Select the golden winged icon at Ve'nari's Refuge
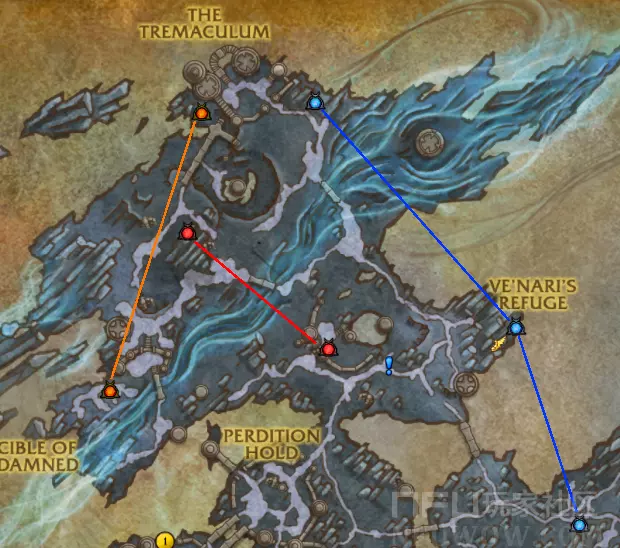Viewport: 620px width, 548px height. point(498,344)
